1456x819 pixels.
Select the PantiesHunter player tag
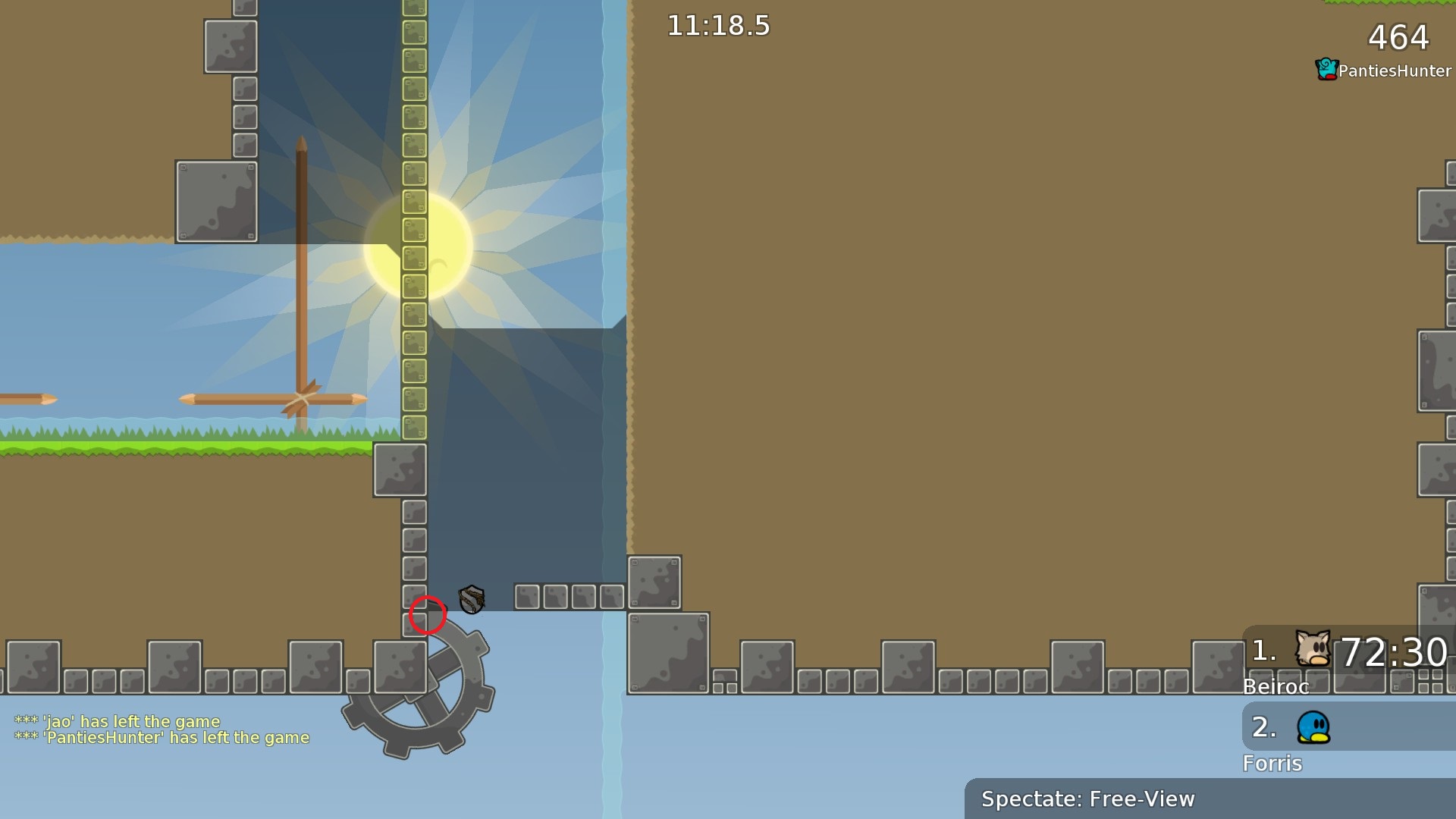1384,71
